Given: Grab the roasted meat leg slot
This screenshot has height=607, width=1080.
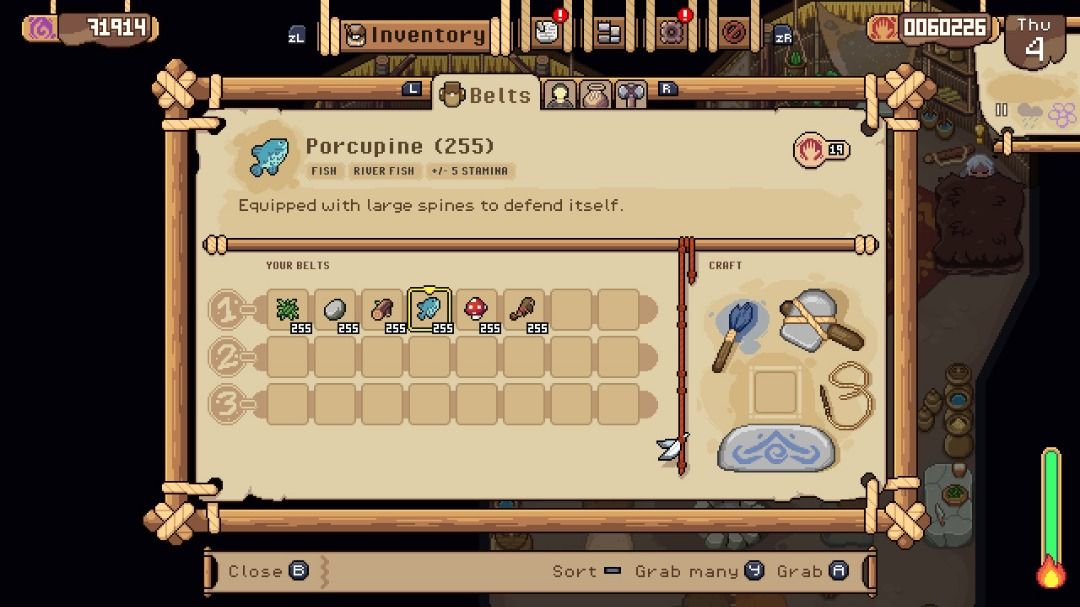Looking at the screenshot, I should [x=524, y=309].
